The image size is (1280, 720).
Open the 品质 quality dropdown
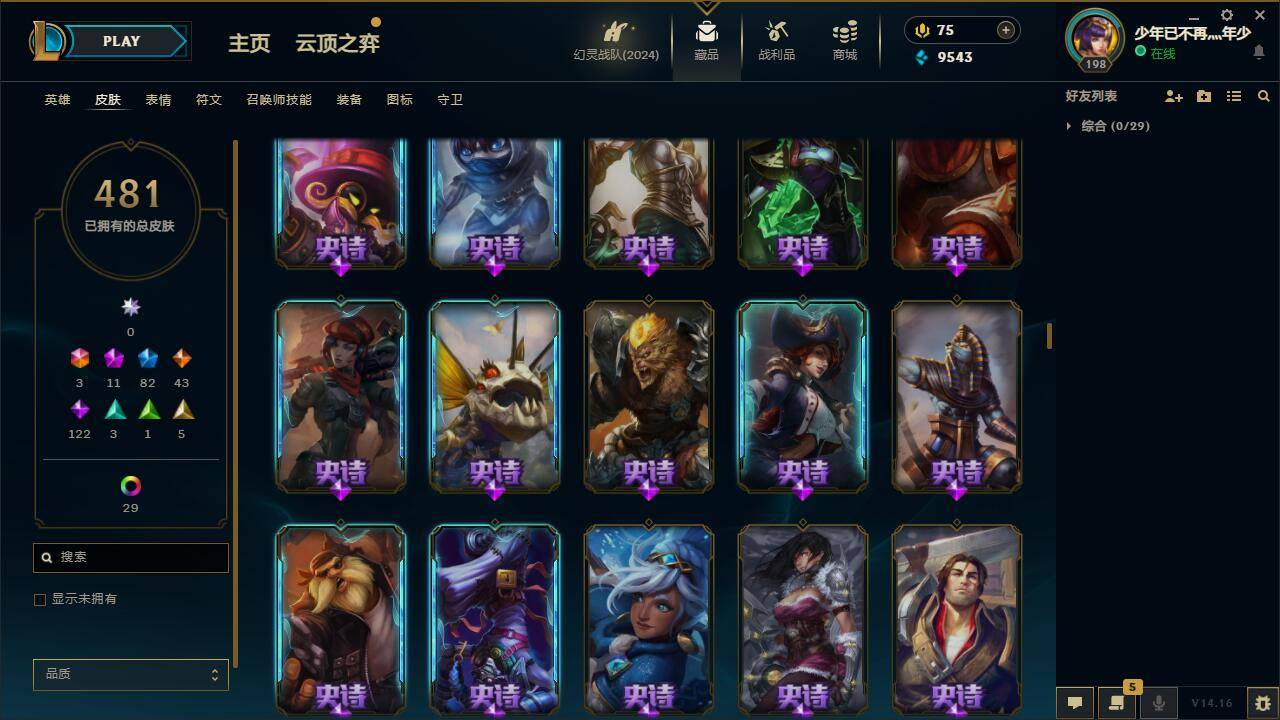130,674
